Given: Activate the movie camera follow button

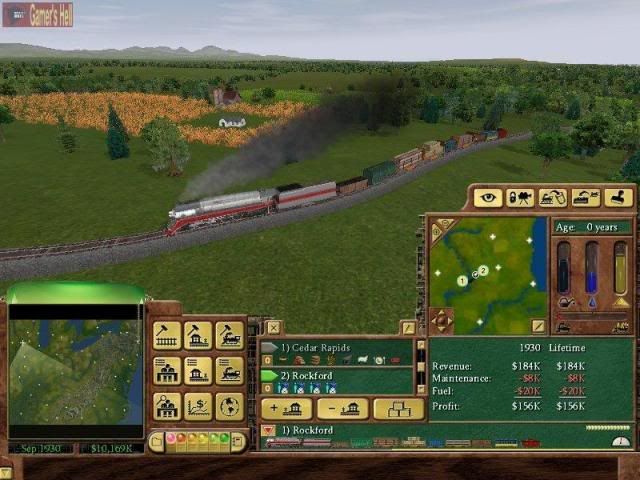Looking at the screenshot, I should (520, 198).
